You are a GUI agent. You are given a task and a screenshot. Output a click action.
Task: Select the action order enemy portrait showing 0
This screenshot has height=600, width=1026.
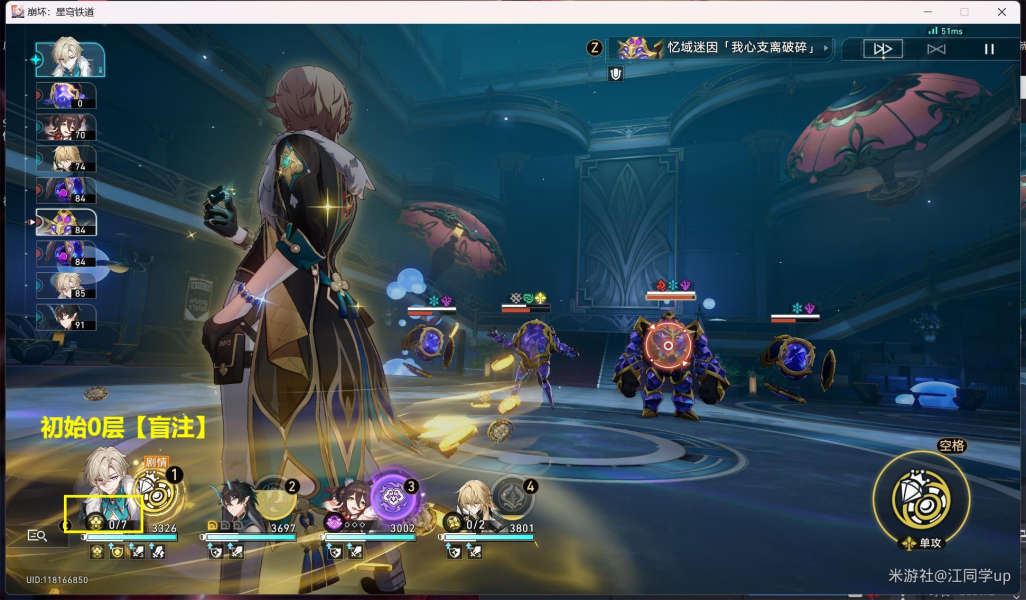pos(66,95)
